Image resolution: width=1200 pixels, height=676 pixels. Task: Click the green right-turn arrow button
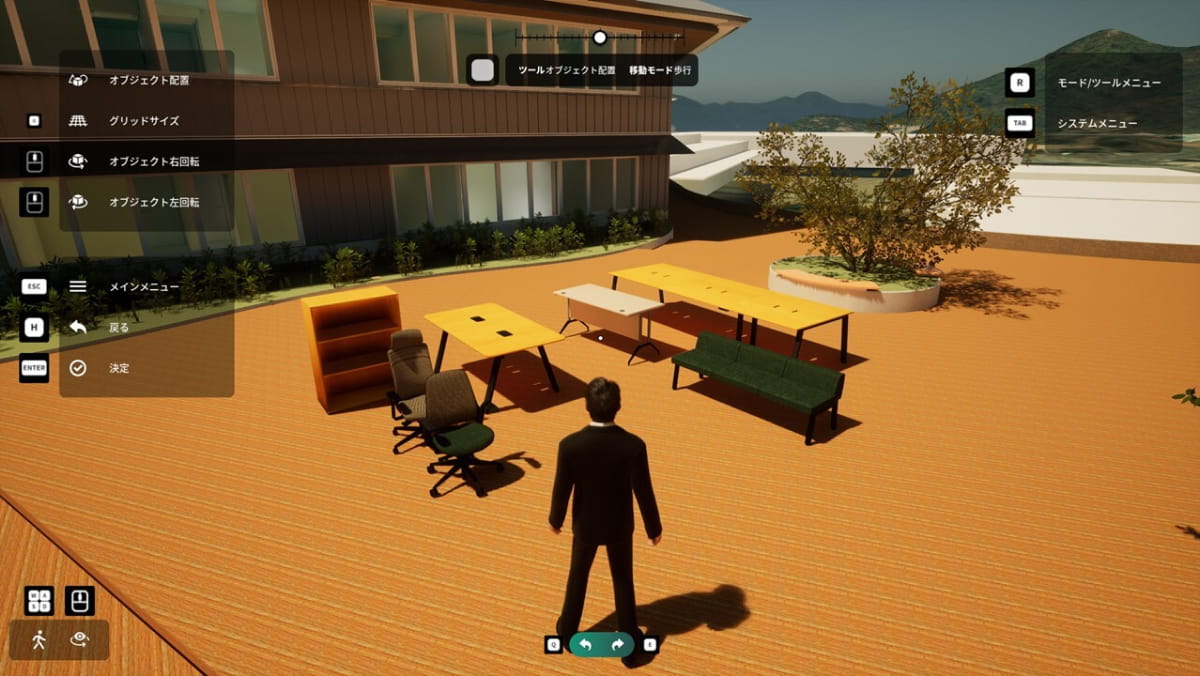pyautogui.click(x=618, y=645)
